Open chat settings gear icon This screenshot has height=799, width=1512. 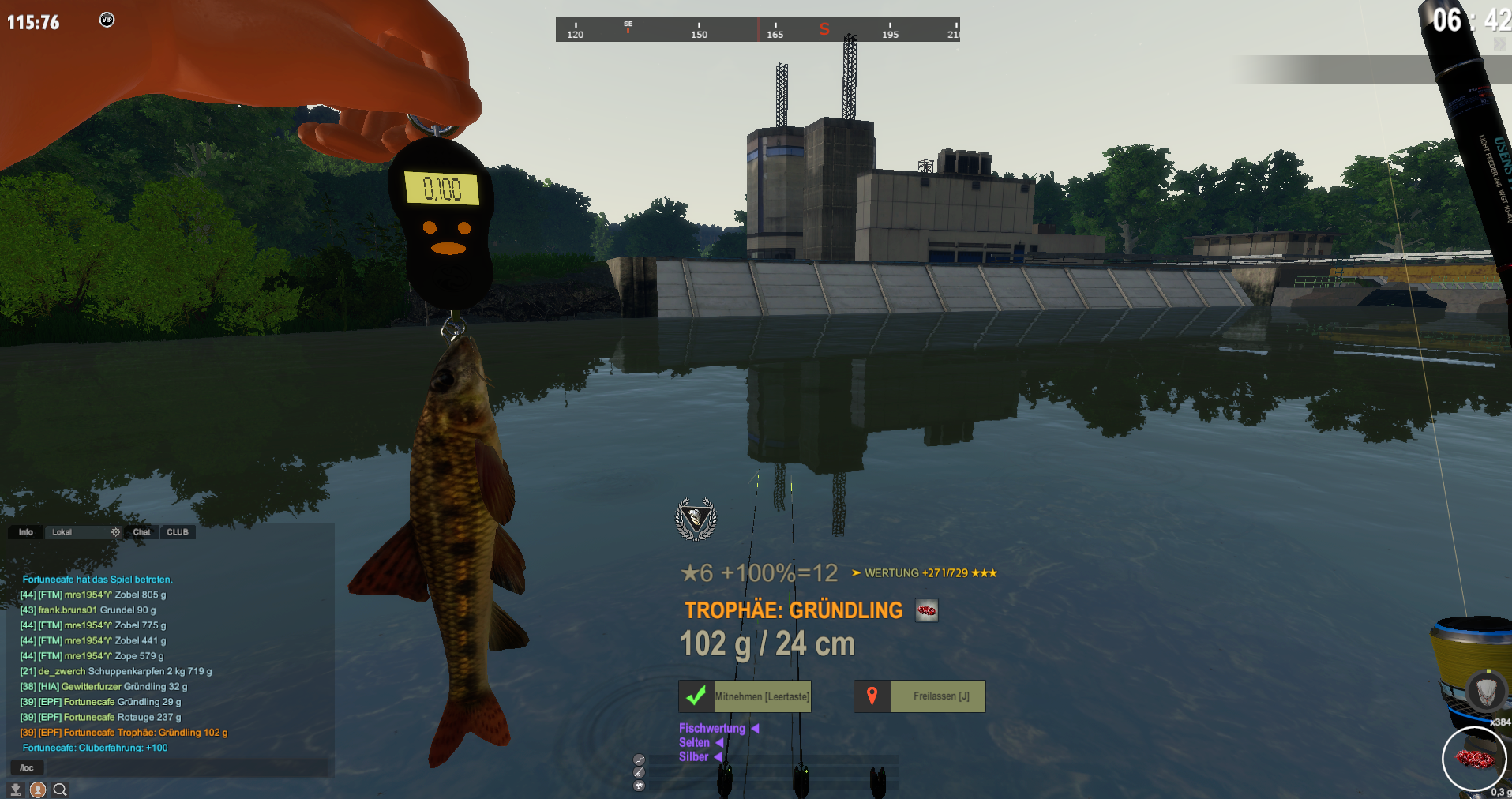point(115,532)
